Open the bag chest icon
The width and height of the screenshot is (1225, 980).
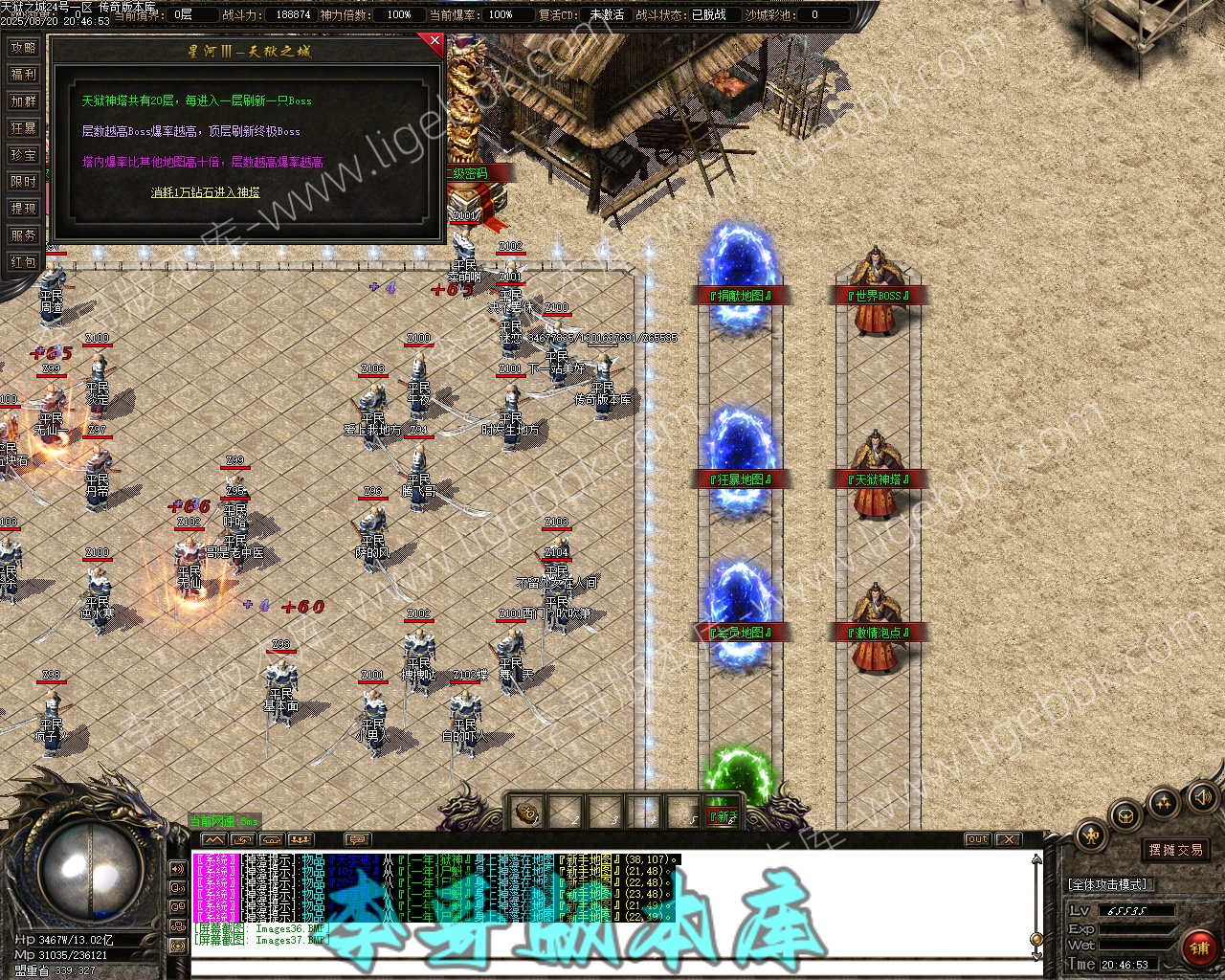click(x=1126, y=815)
